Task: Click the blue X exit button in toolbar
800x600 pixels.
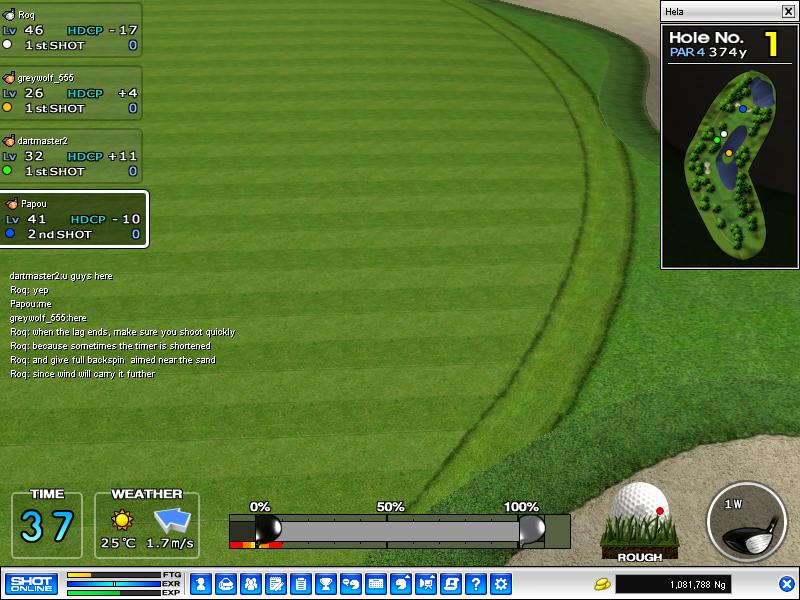Action: coord(786,584)
